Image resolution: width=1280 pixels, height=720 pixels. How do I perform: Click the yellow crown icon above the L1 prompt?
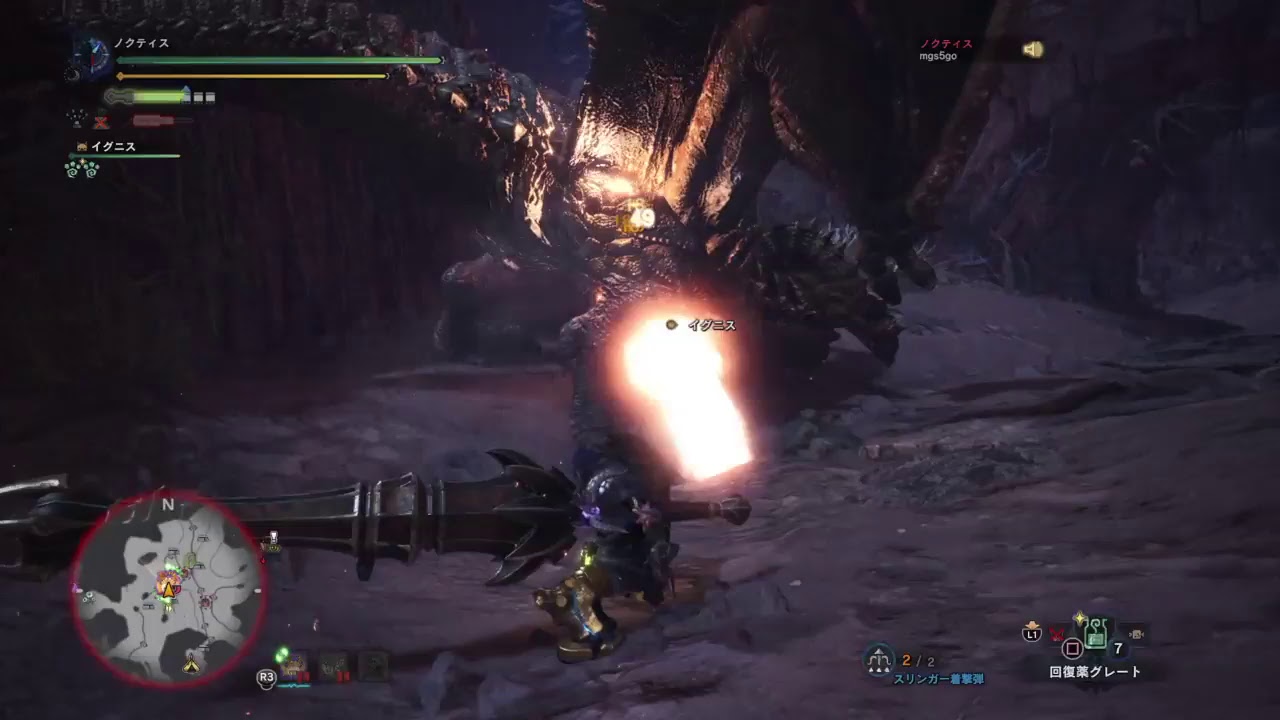point(1031,624)
